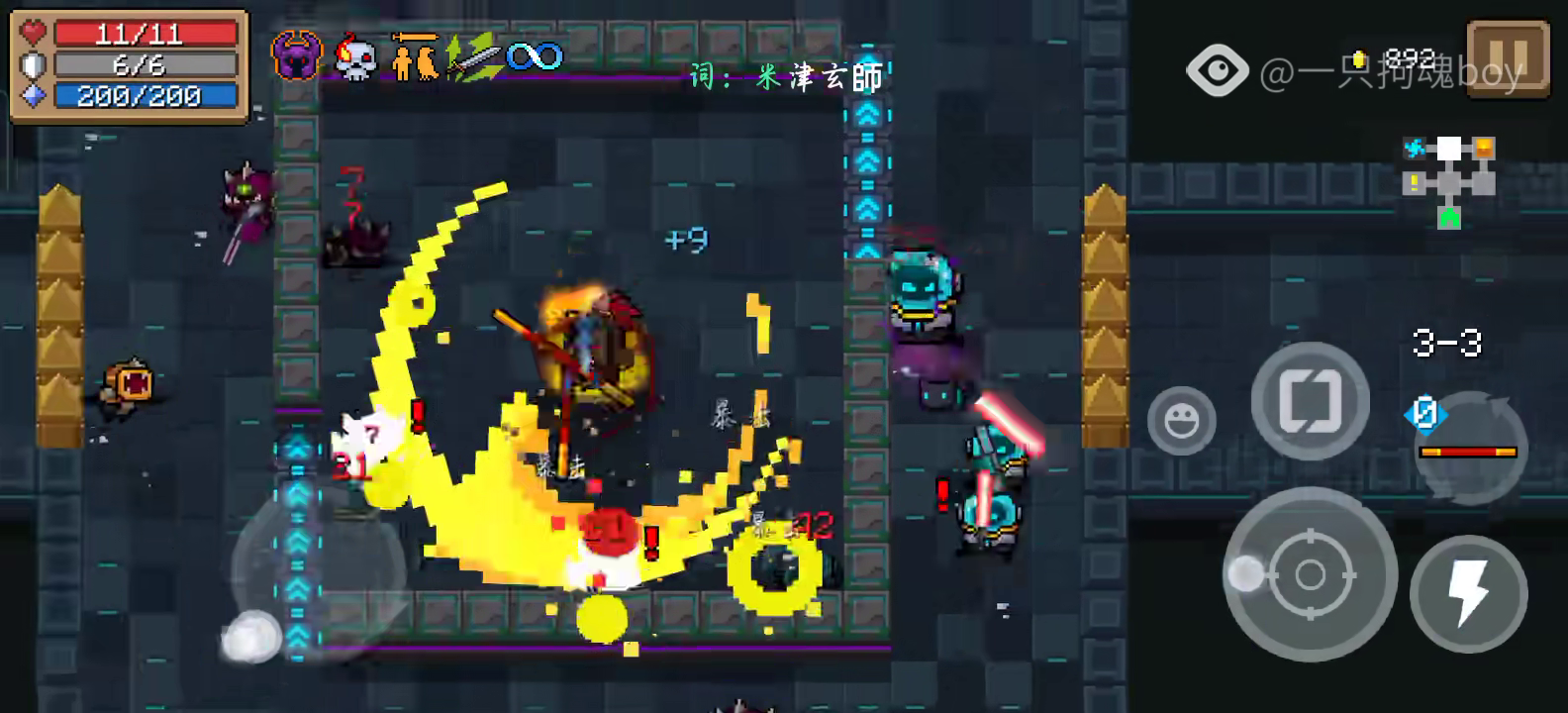
Task: Select the sword with green arrows buff icon
Action: [473, 56]
